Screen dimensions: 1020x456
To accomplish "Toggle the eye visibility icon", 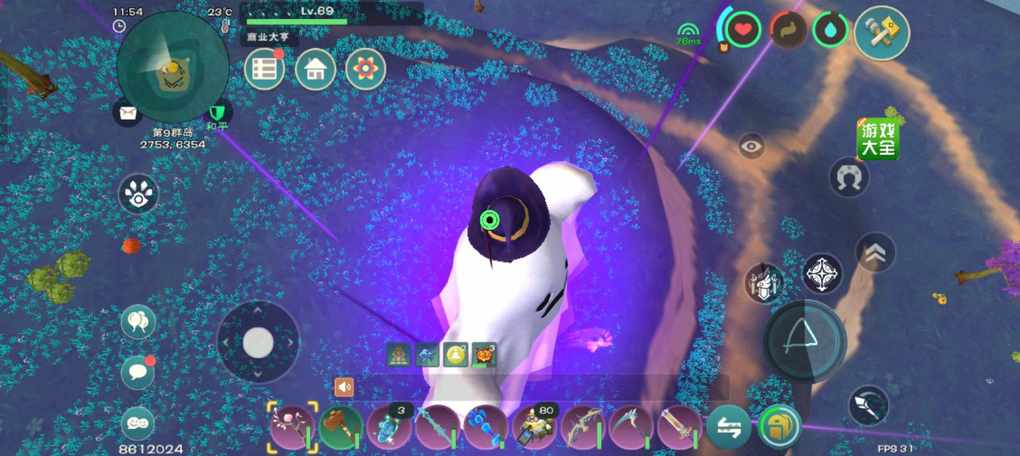I will [752, 146].
